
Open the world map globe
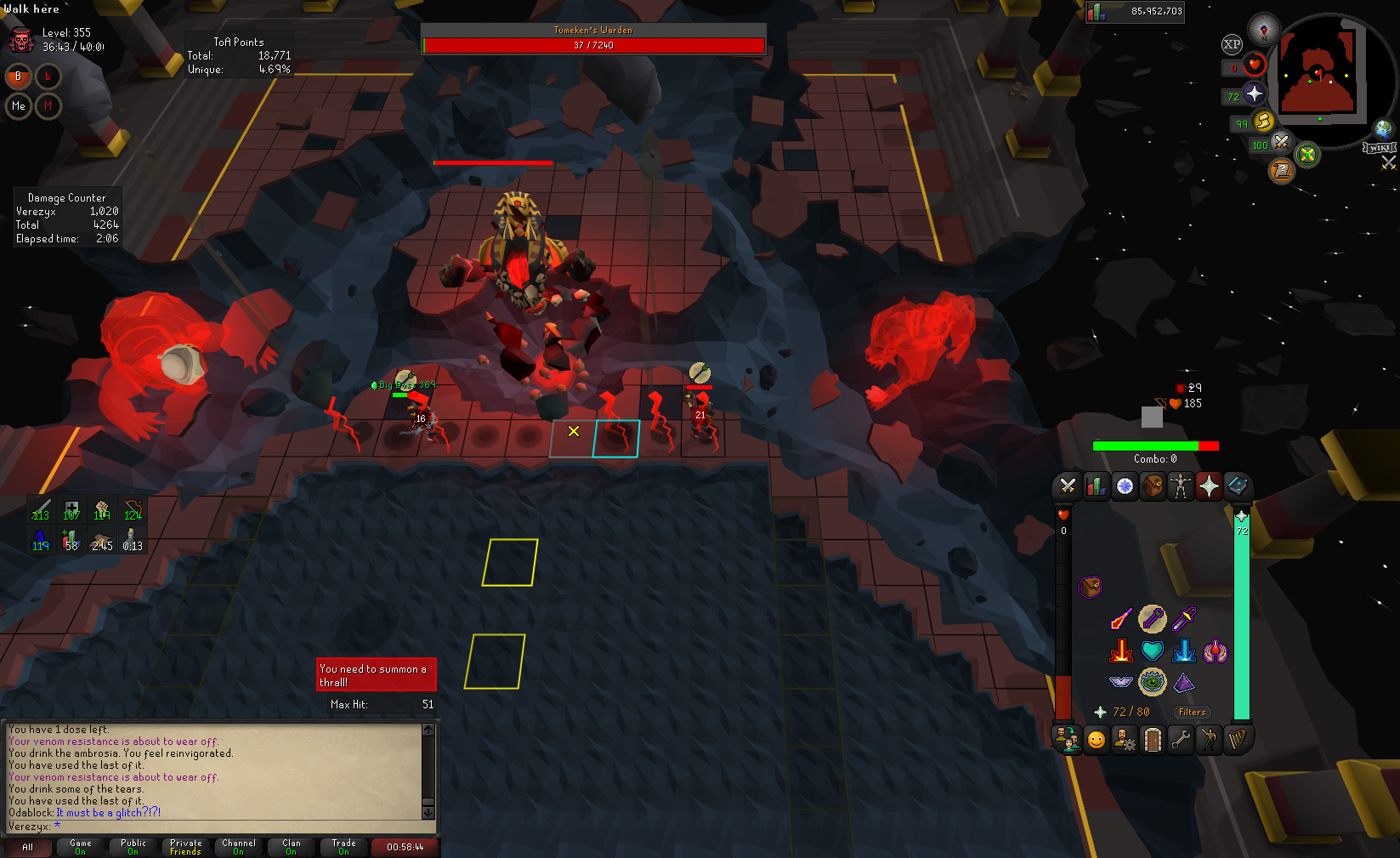point(1384,129)
